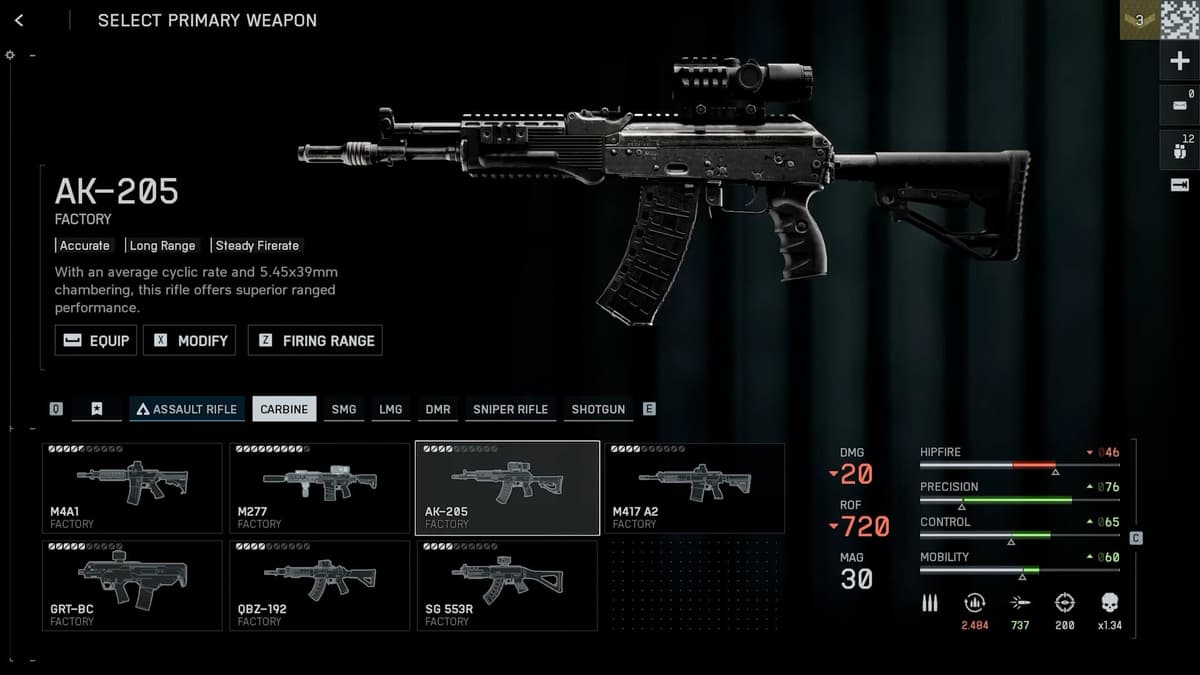Select the AK-205 weapon tile
Image resolution: width=1200 pixels, height=675 pixels.
click(507, 488)
